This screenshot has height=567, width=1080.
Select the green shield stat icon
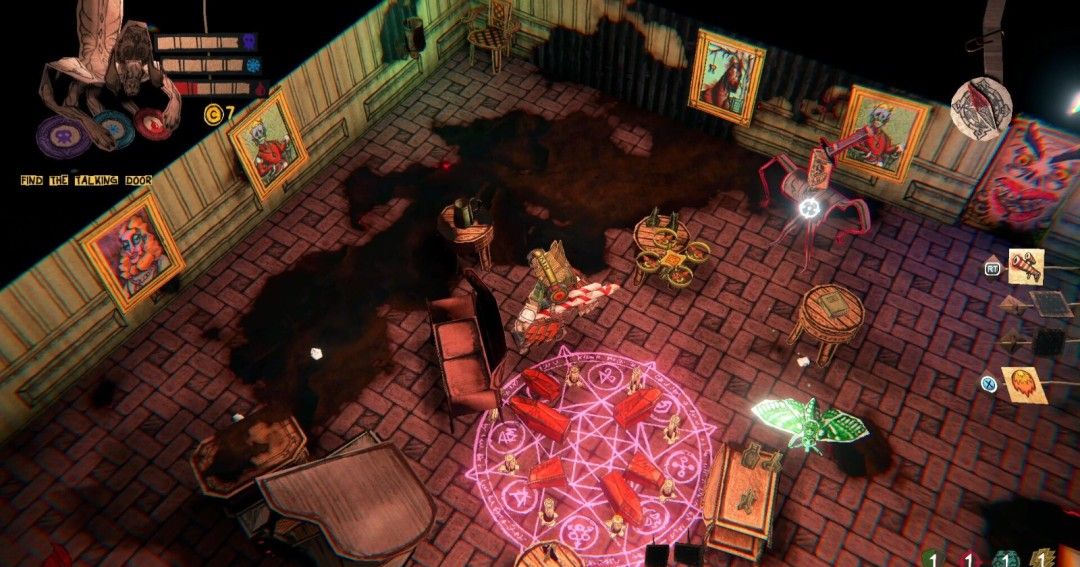[930, 560]
